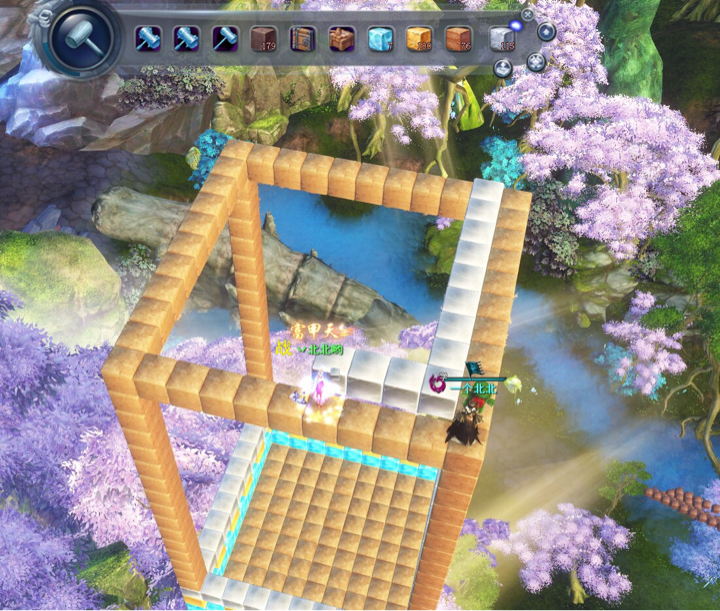The image size is (720, 611).
Task: Close the building toolbar with the X
Action: 528,15
